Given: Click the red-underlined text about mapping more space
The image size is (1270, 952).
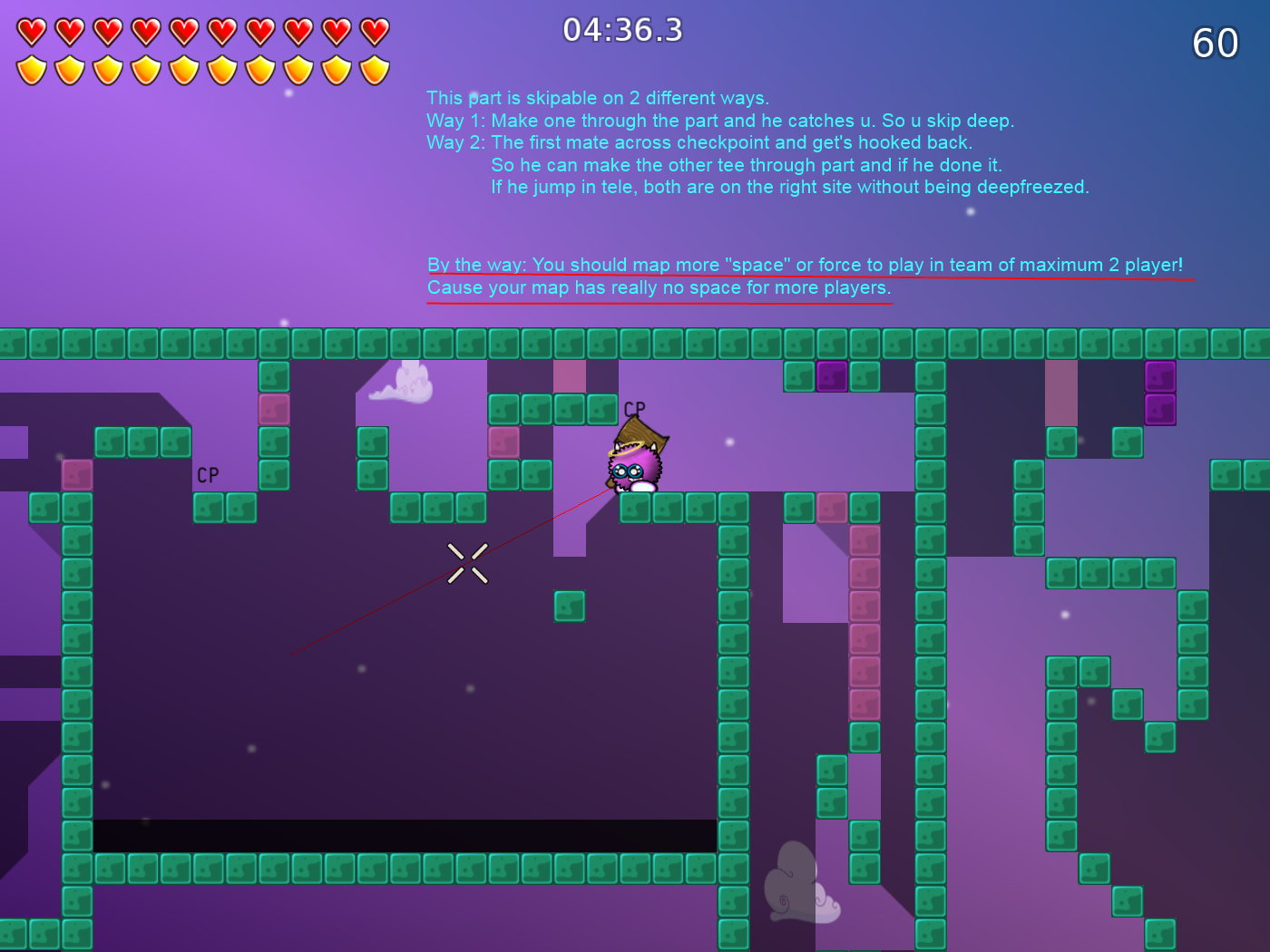Looking at the screenshot, I should (x=806, y=265).
